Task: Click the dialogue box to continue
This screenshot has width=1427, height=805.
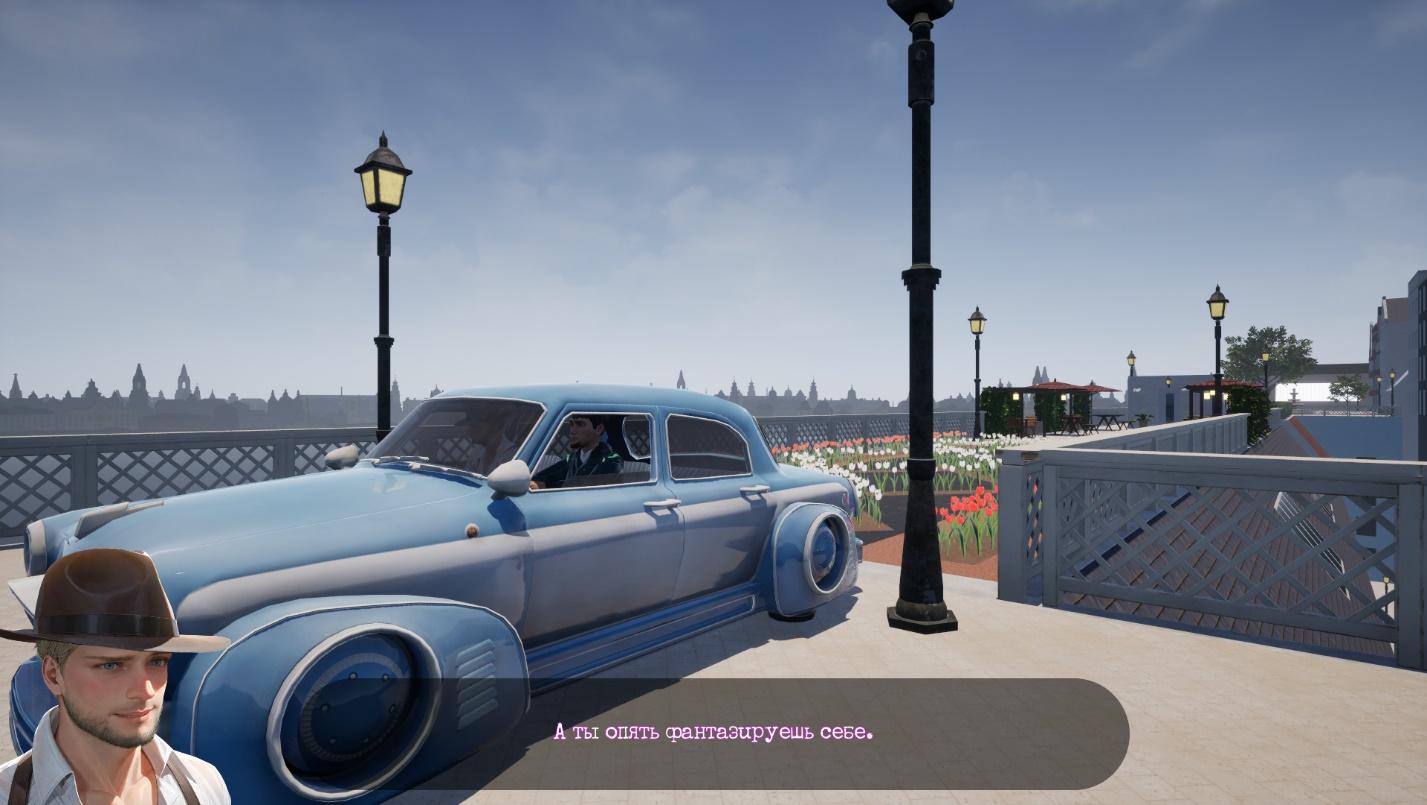Action: (x=712, y=733)
